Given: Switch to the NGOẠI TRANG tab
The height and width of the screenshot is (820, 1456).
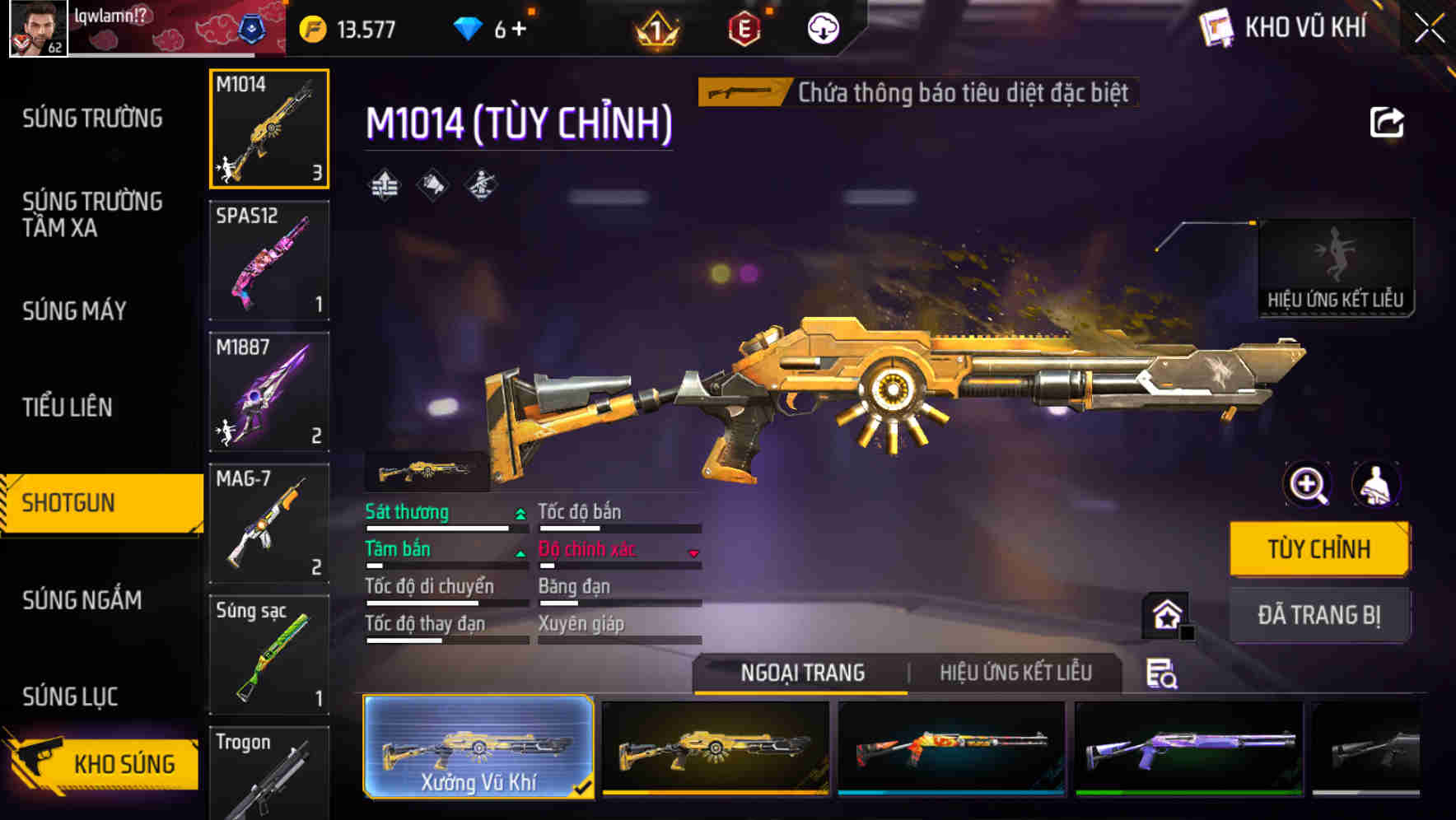Looking at the screenshot, I should coord(800,673).
